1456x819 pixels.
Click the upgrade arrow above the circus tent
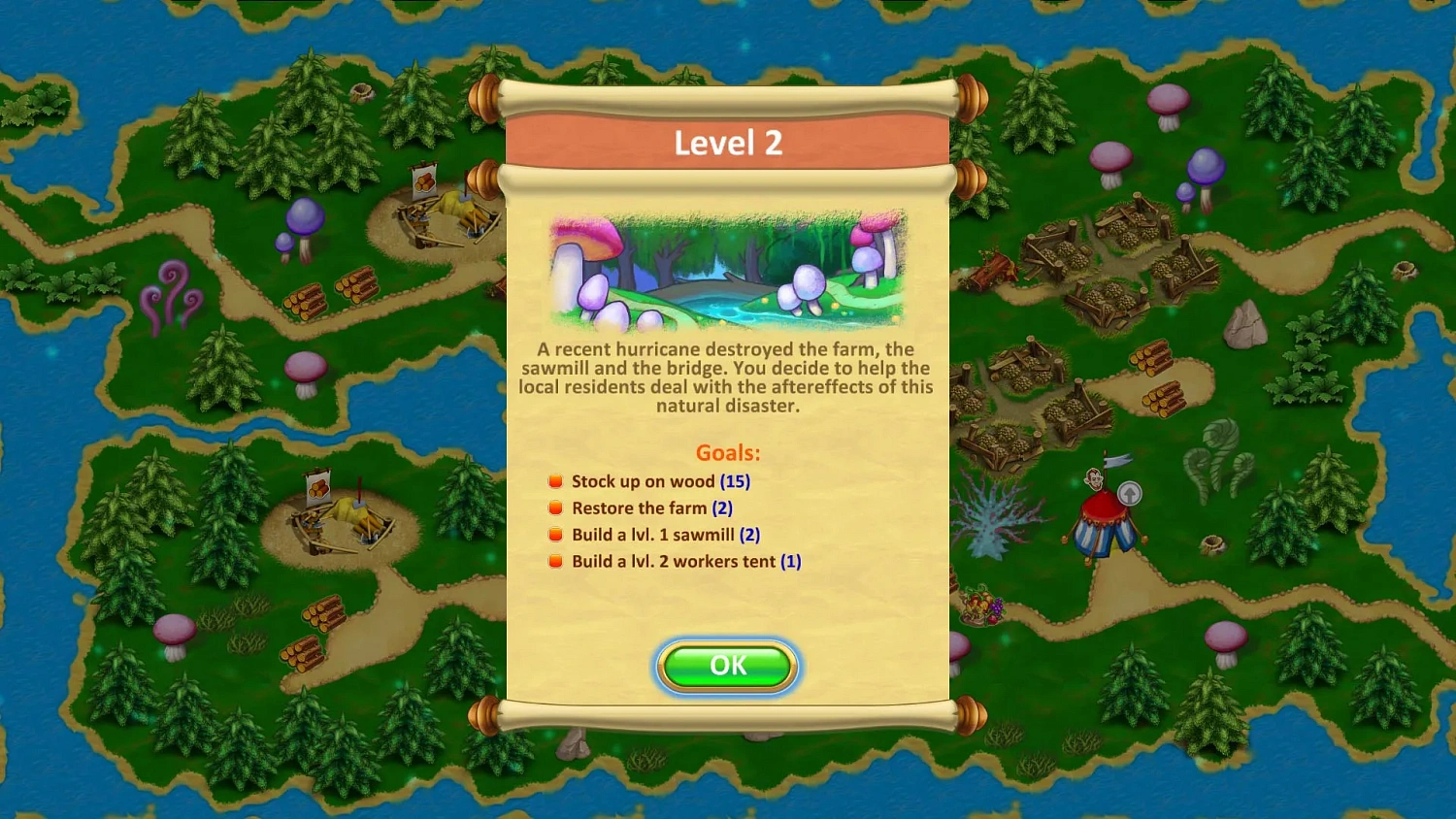click(x=1129, y=494)
